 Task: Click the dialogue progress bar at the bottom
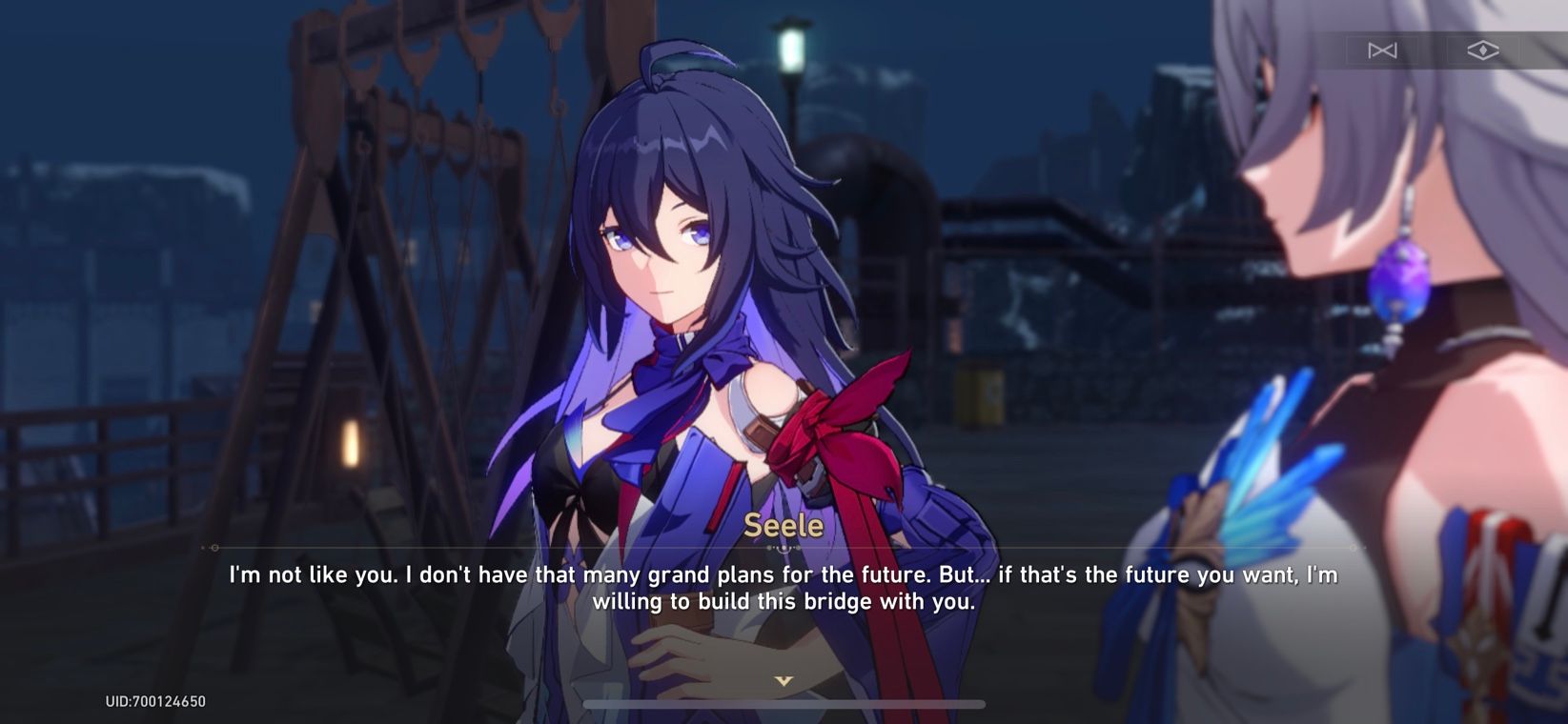[x=784, y=705]
